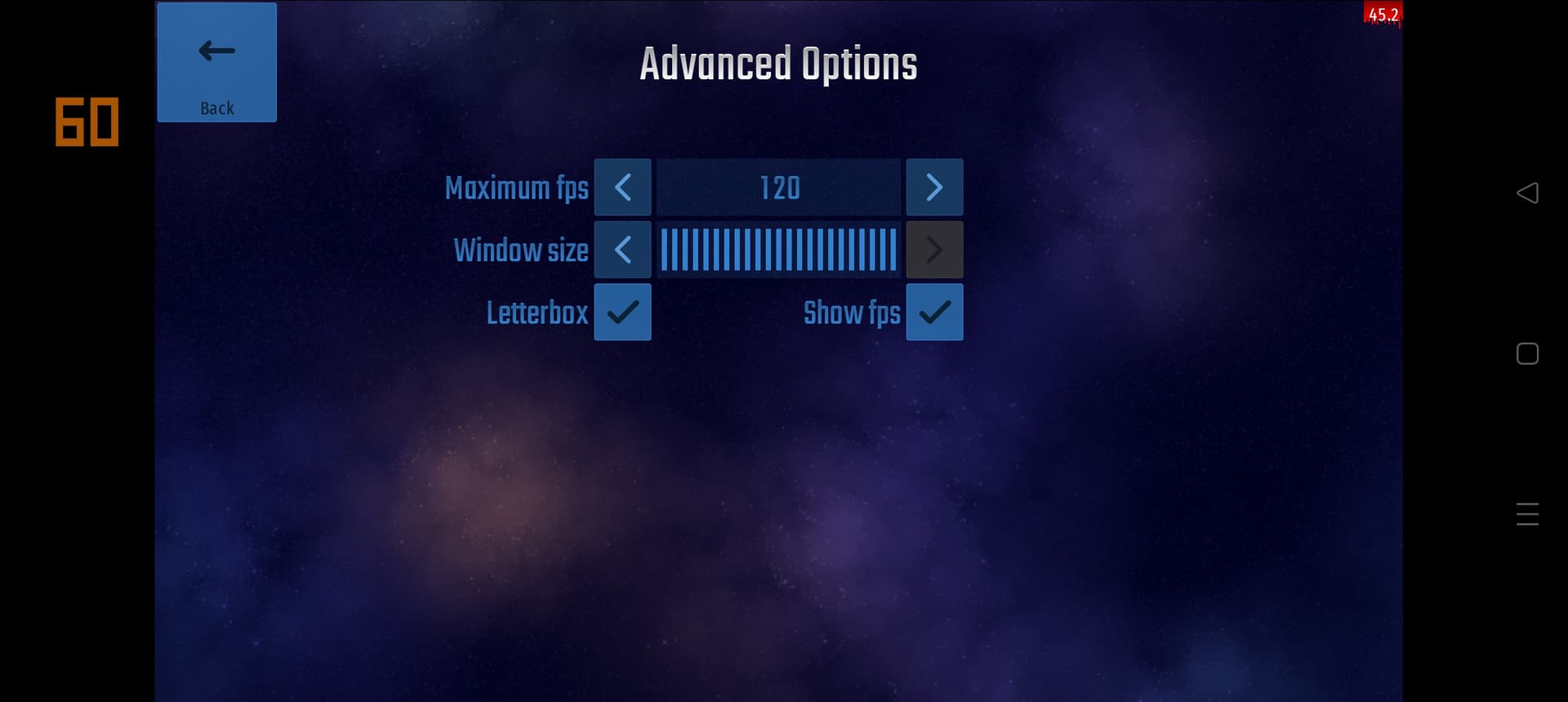Decrease the Maximum fps value

click(622, 188)
